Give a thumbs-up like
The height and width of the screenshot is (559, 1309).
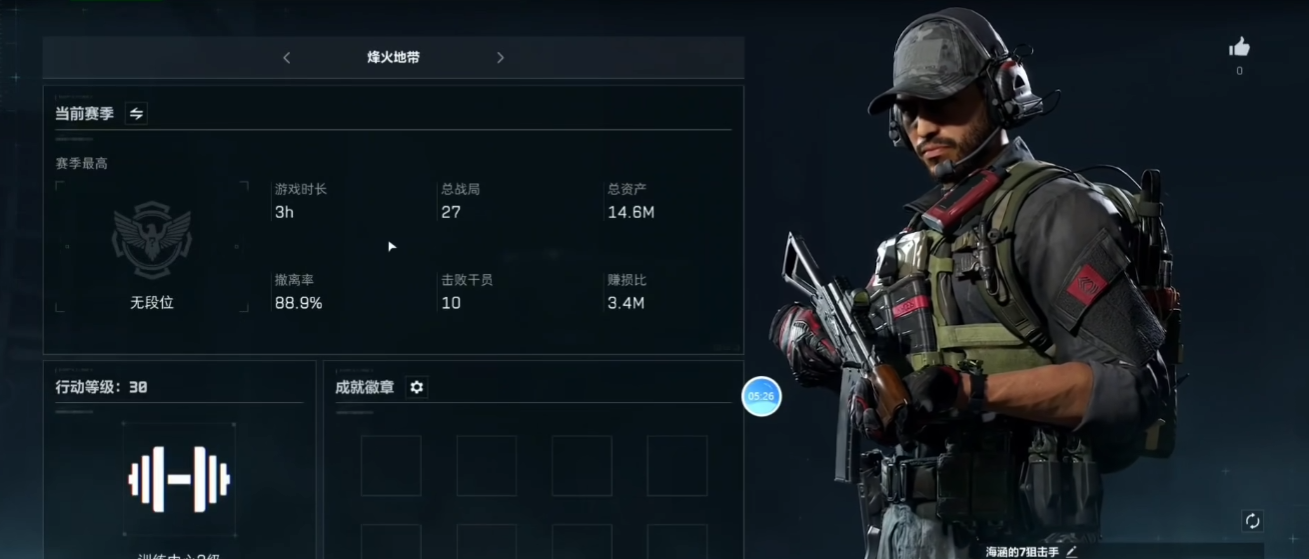(1239, 48)
